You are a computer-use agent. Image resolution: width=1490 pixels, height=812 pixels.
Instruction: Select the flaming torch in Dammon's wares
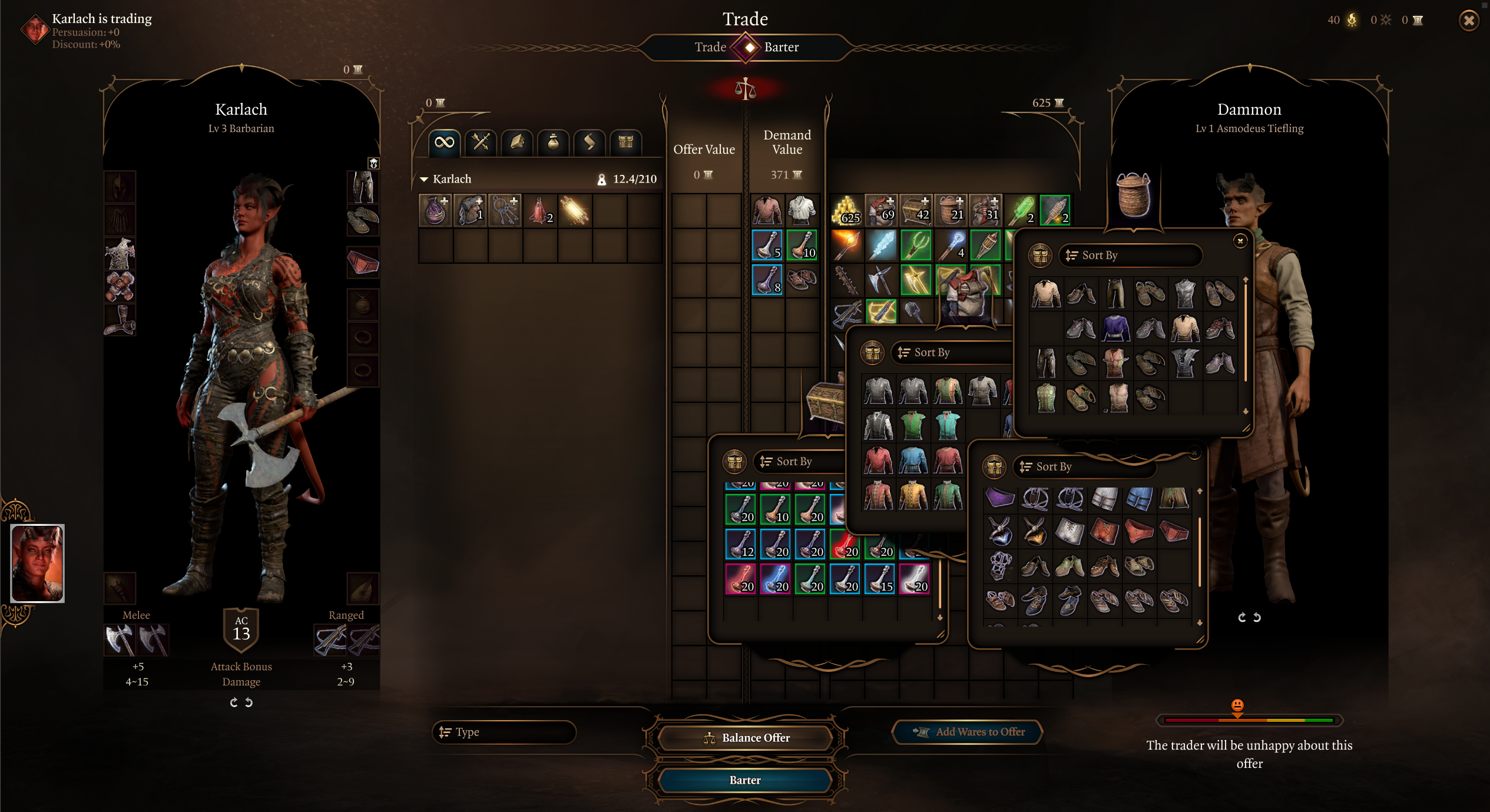(846, 245)
